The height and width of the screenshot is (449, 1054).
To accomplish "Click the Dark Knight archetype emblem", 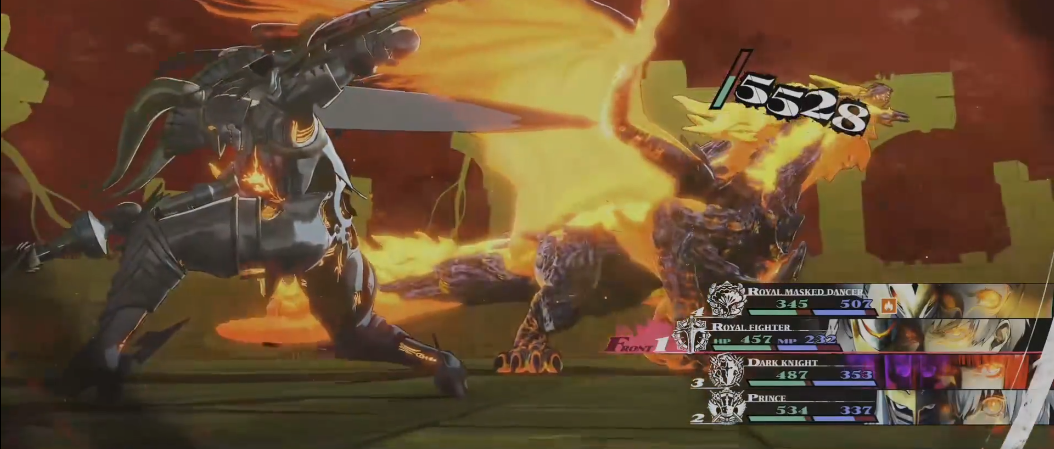I will coord(725,370).
